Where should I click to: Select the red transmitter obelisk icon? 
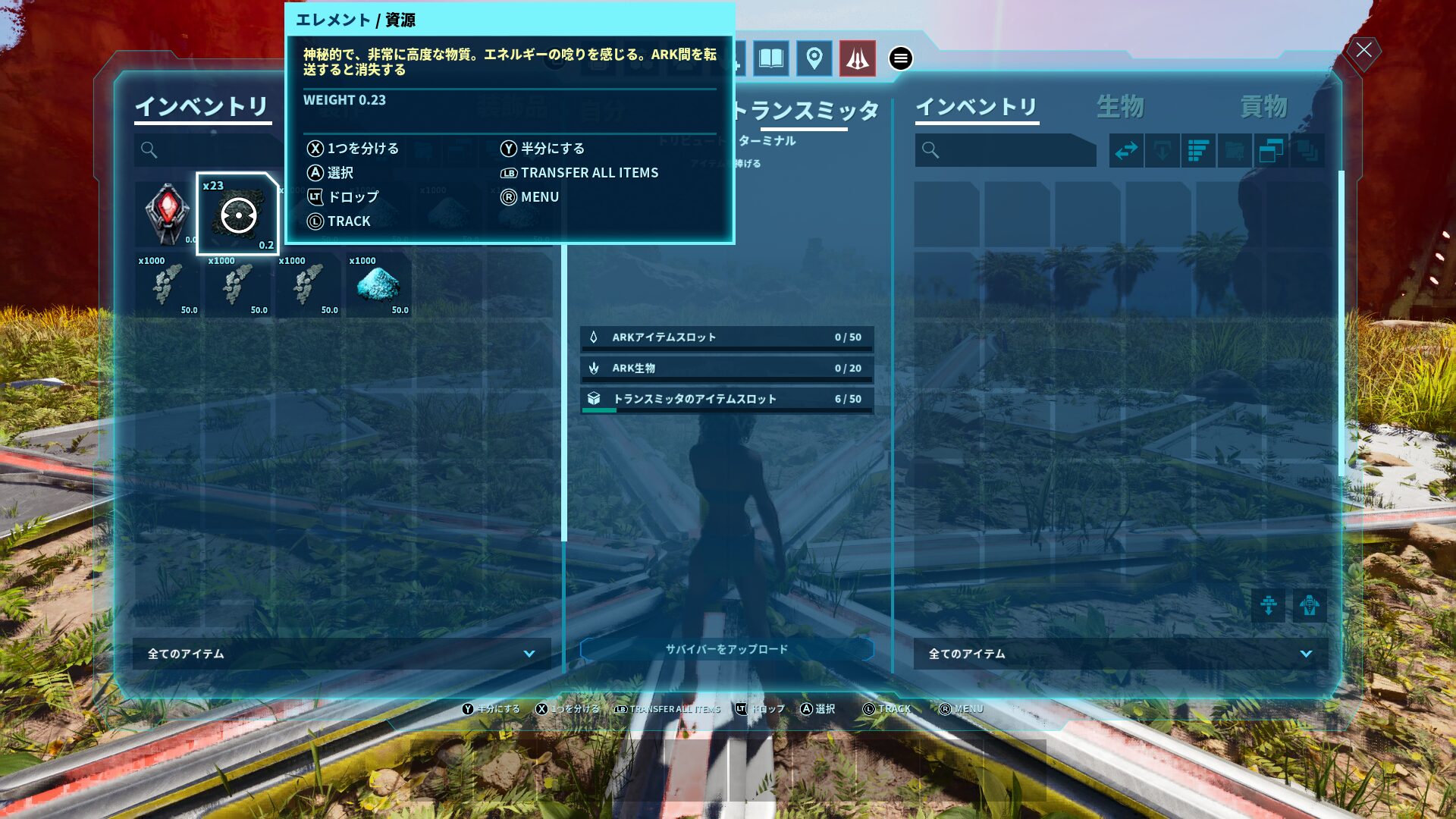pyautogui.click(x=857, y=58)
